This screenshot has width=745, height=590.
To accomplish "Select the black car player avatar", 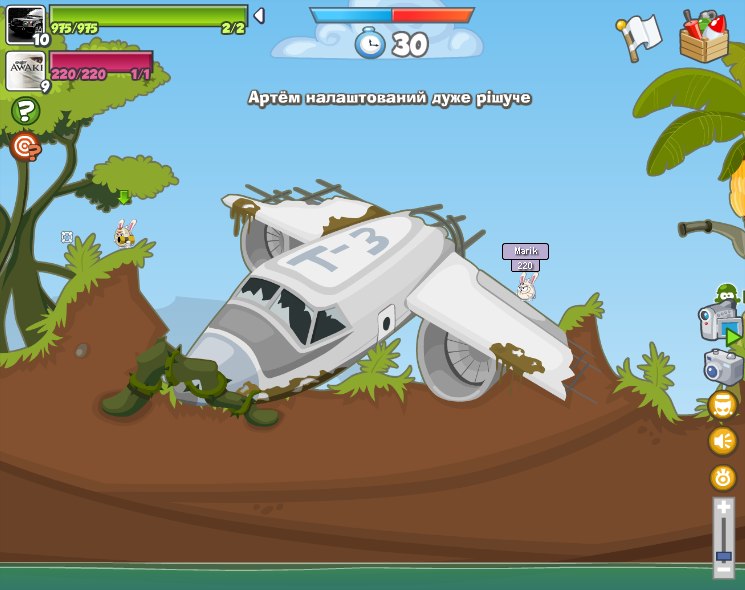I will [x=25, y=24].
